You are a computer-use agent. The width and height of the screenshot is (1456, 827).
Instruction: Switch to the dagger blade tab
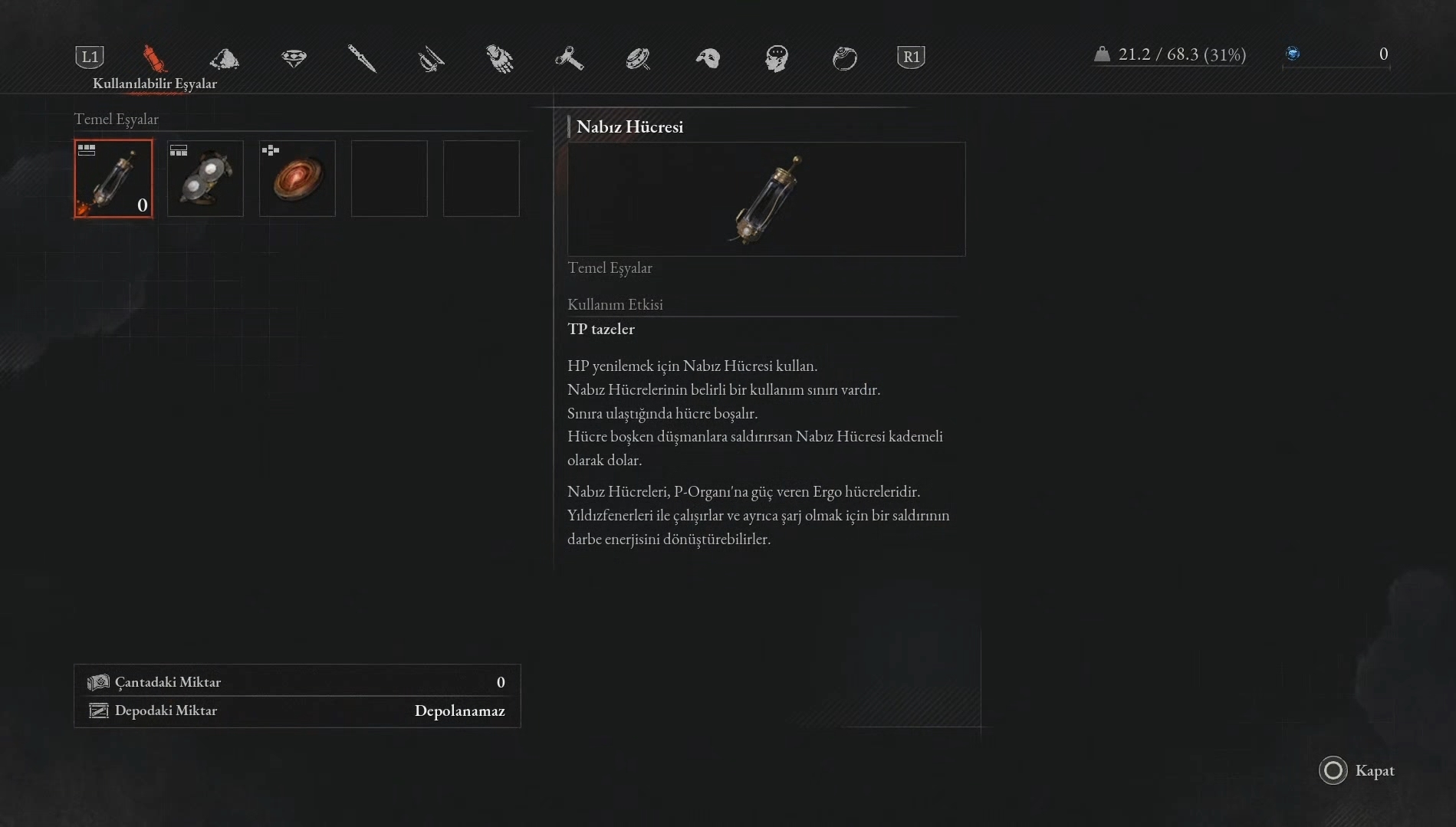(x=362, y=58)
